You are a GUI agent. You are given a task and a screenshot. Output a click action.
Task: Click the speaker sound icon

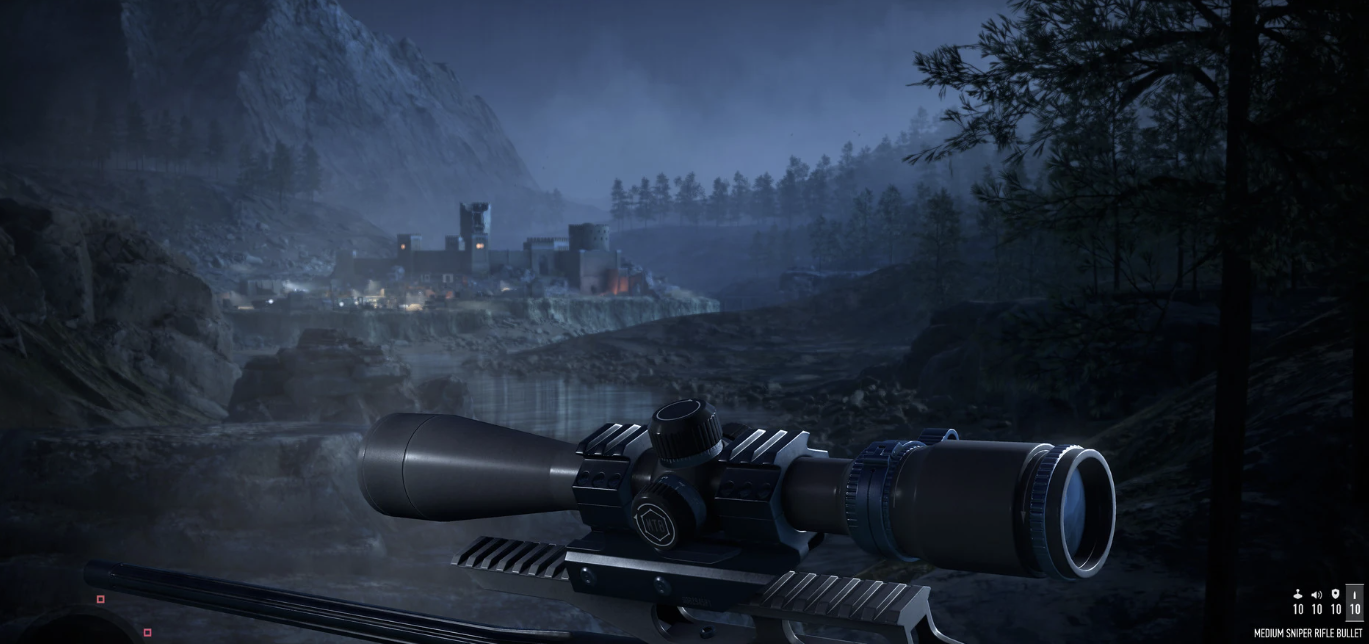(x=1317, y=595)
